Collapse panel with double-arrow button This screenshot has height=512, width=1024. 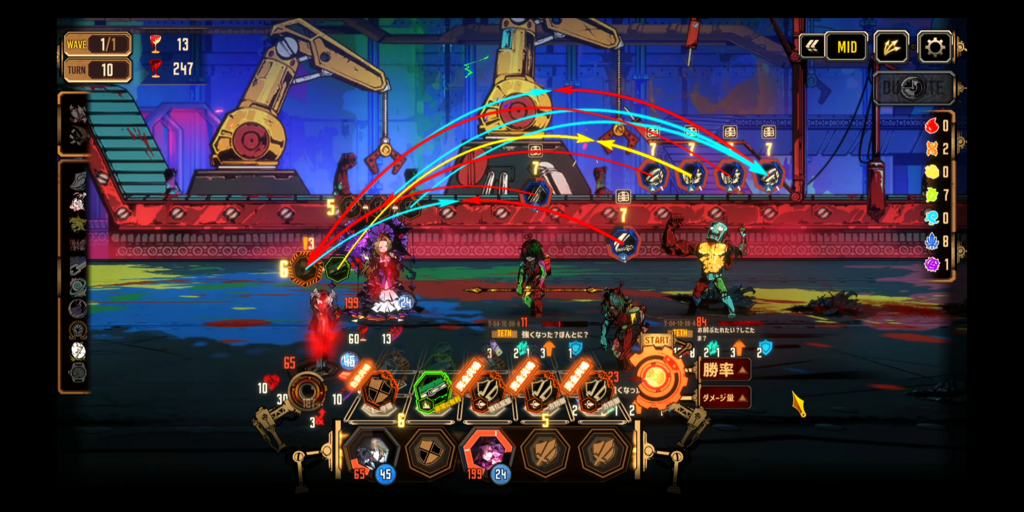810,47
